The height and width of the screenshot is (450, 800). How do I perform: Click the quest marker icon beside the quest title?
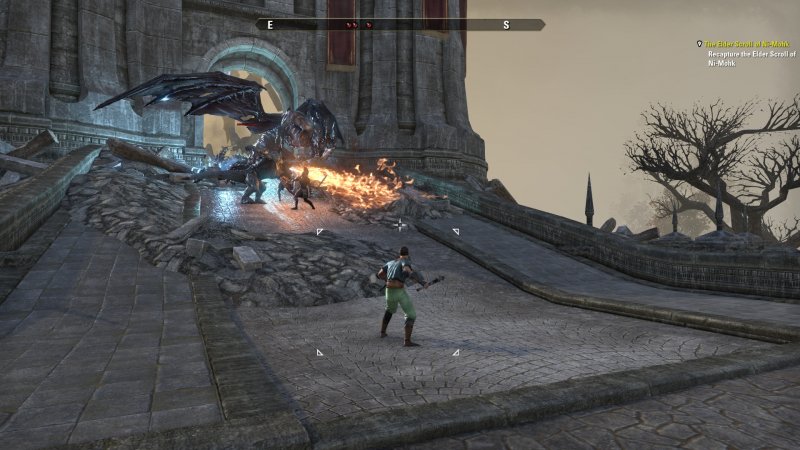click(x=700, y=44)
